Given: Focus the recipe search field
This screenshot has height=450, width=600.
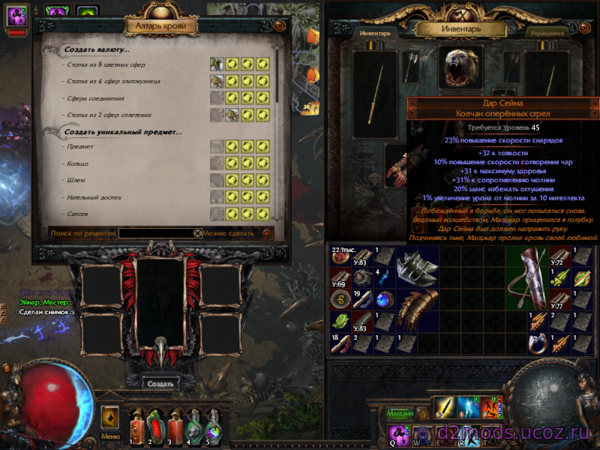Looking at the screenshot, I should (155, 233).
